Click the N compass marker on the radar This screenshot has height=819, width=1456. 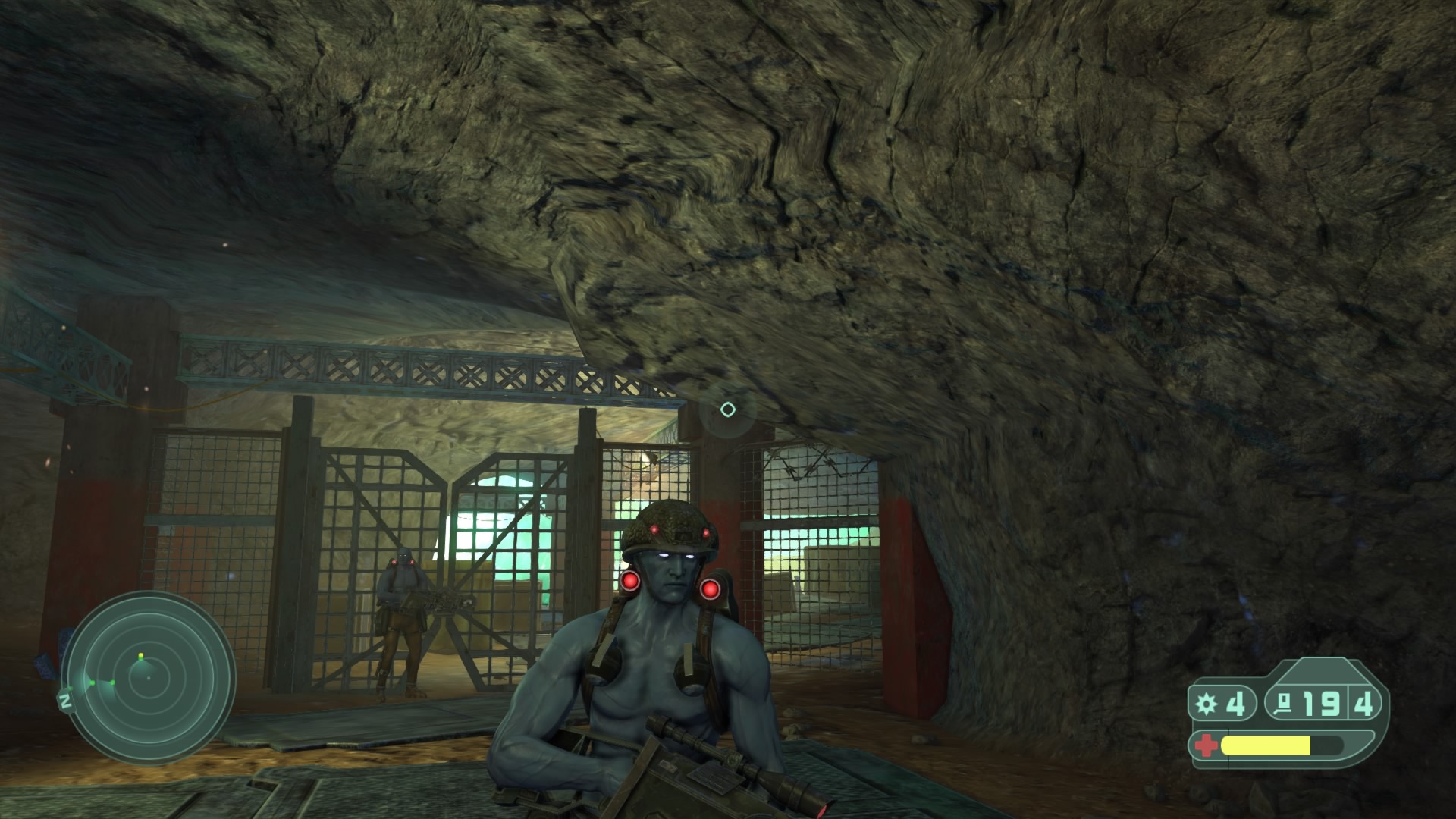(x=65, y=699)
